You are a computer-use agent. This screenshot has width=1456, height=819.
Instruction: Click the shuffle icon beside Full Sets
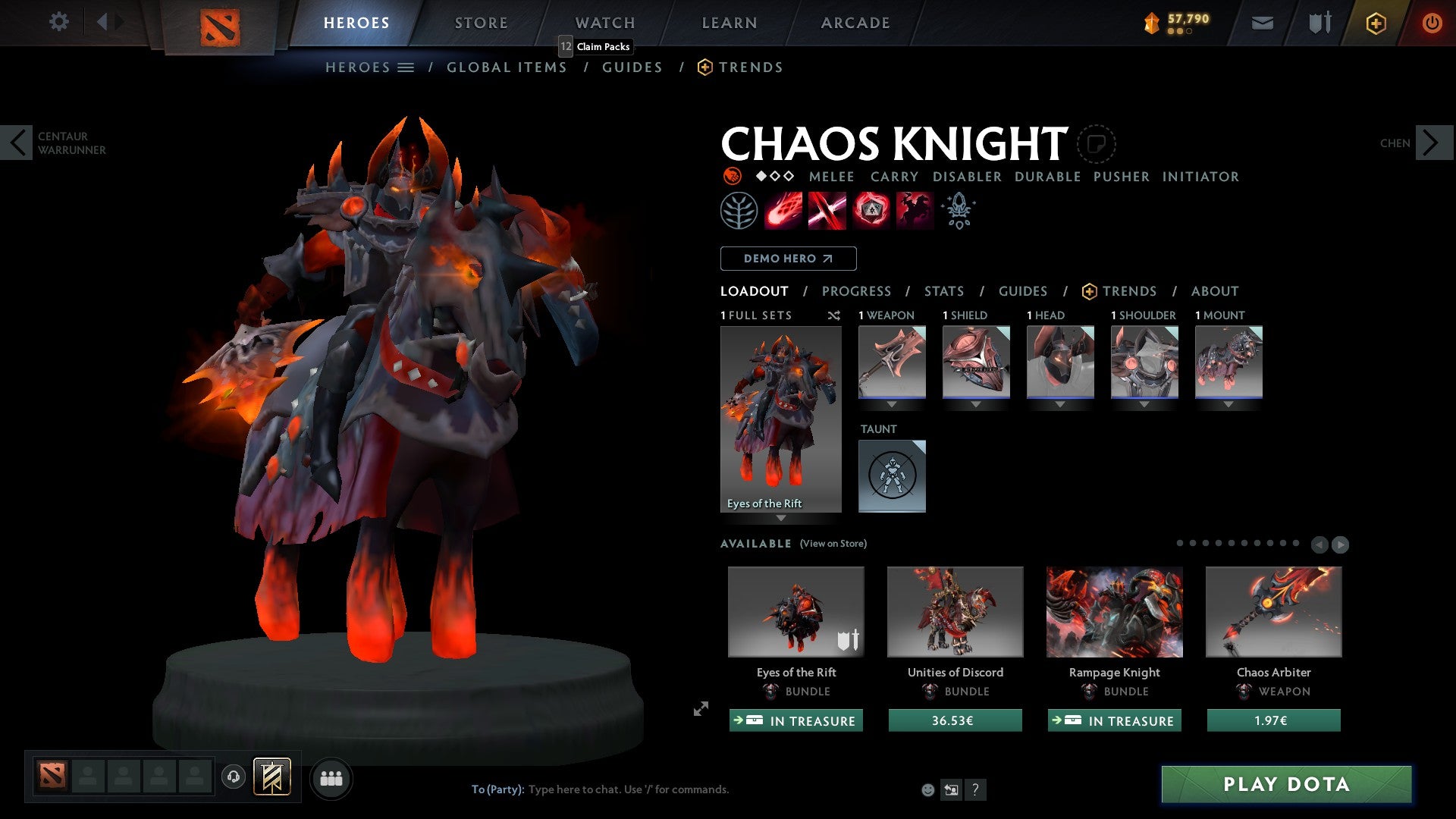pyautogui.click(x=834, y=315)
